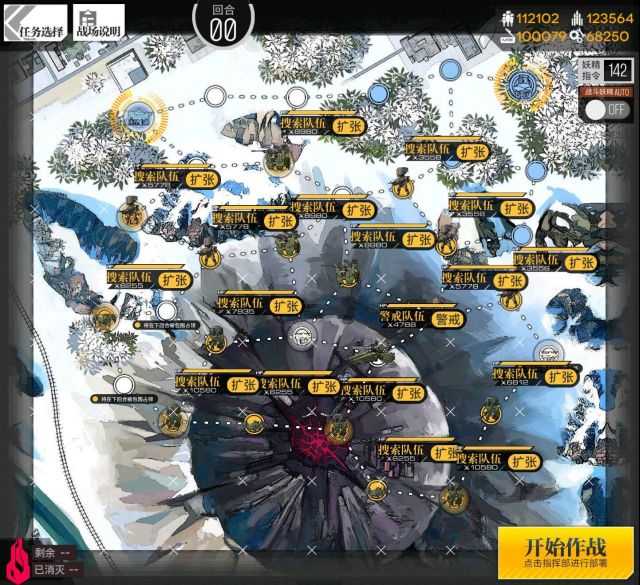
Task: Open the 战场说明 battlefield briefing
Action: (x=99, y=25)
